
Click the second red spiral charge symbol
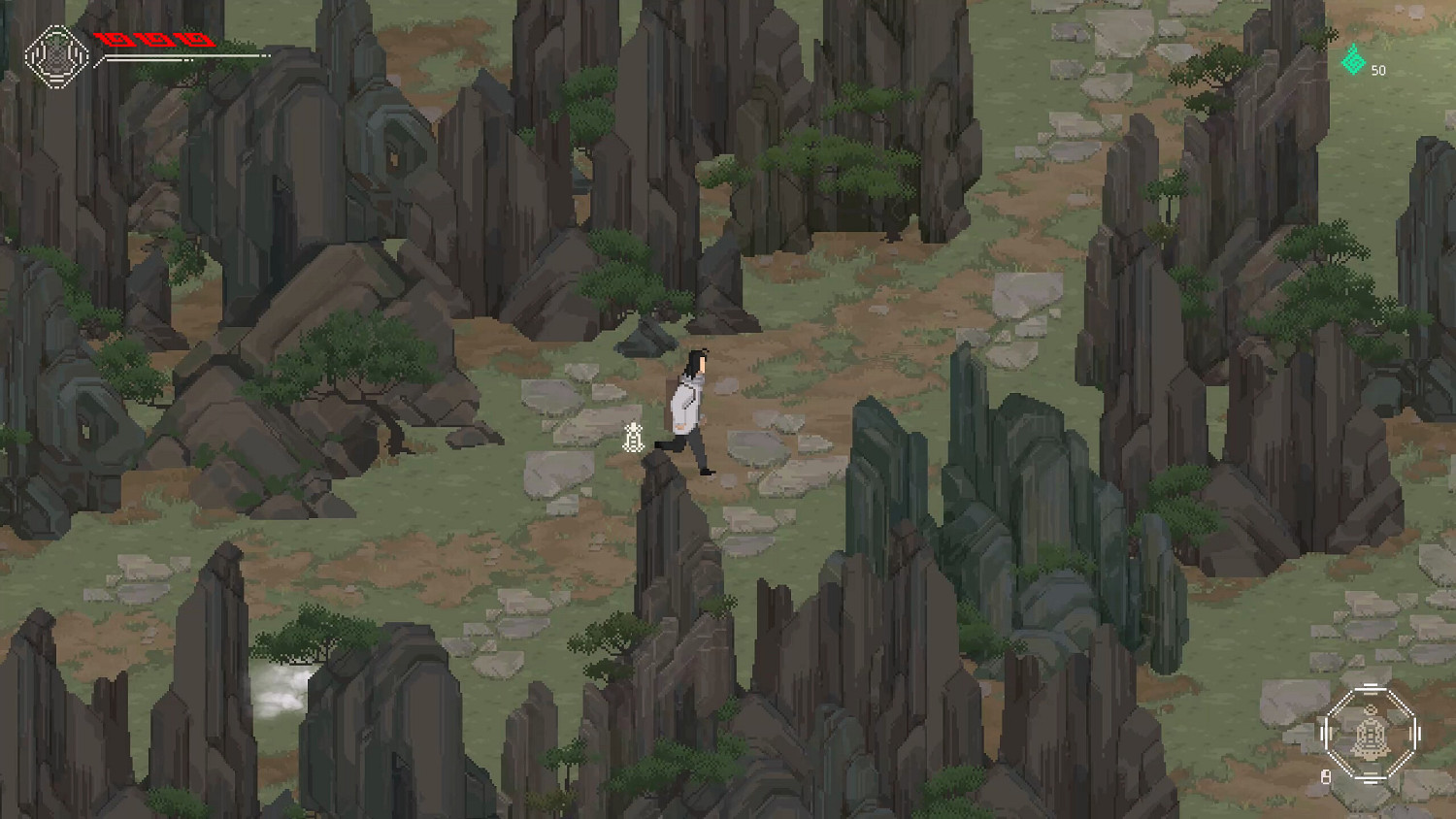click(155, 39)
